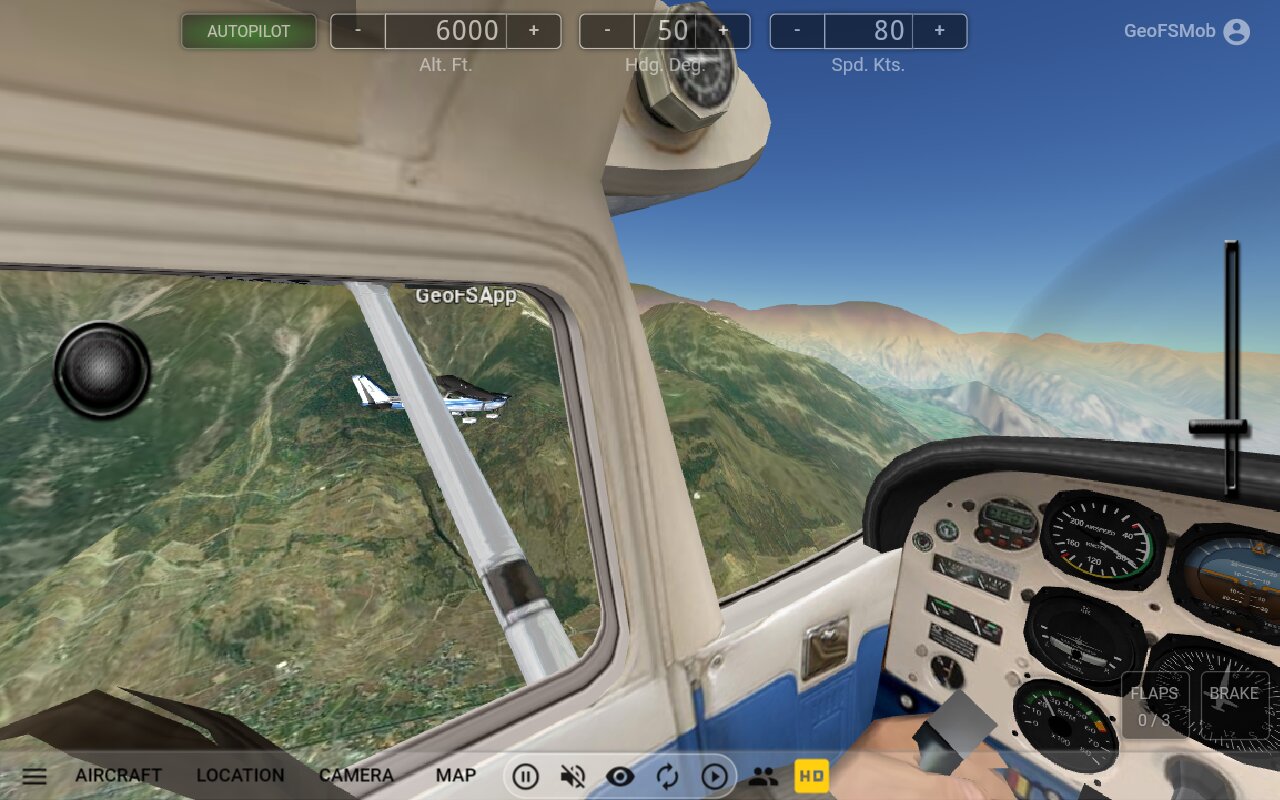The width and height of the screenshot is (1280, 800).
Task: Pause the flight simulation
Action: coord(526,775)
